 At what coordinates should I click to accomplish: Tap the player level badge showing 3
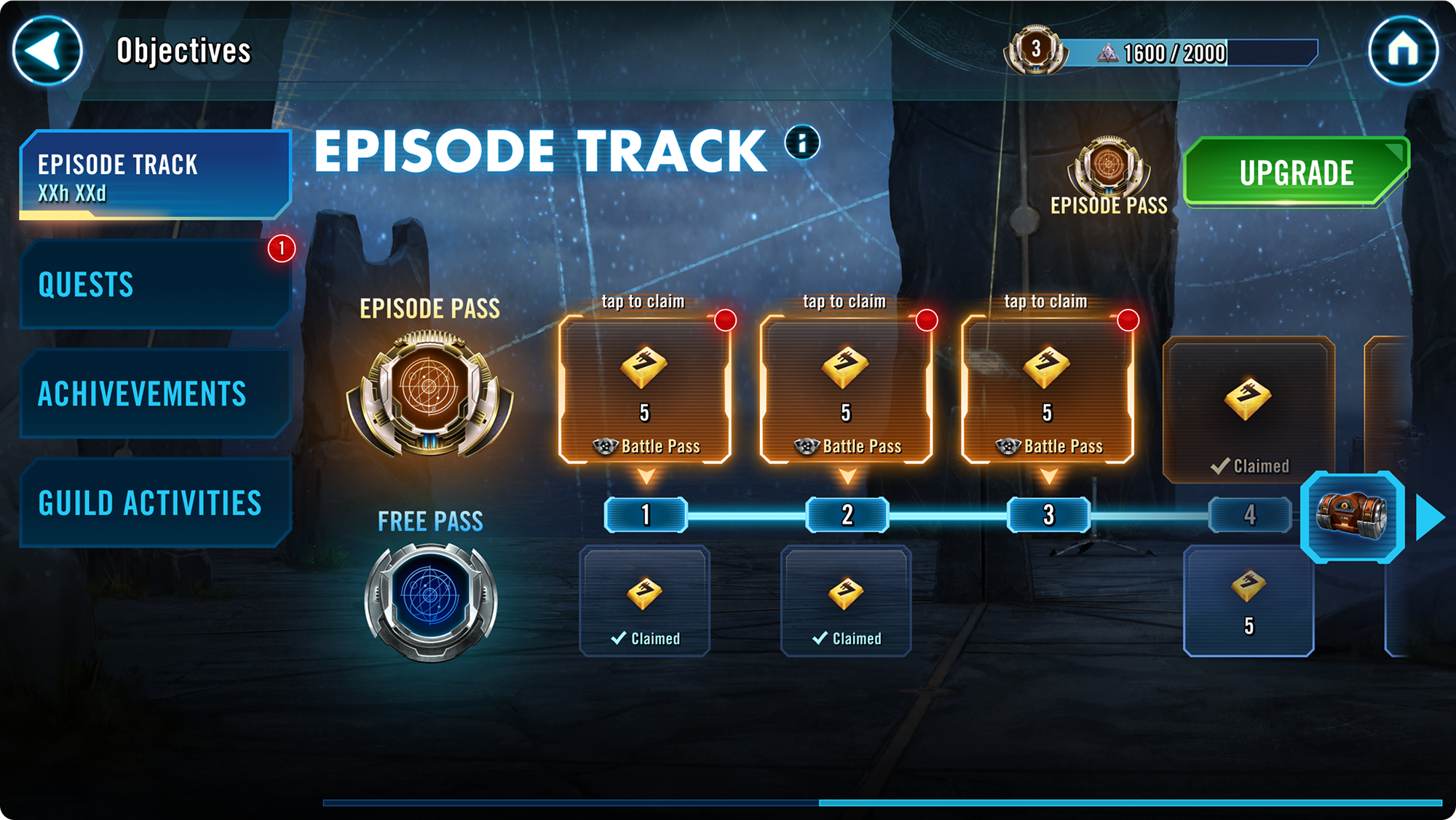[1034, 49]
